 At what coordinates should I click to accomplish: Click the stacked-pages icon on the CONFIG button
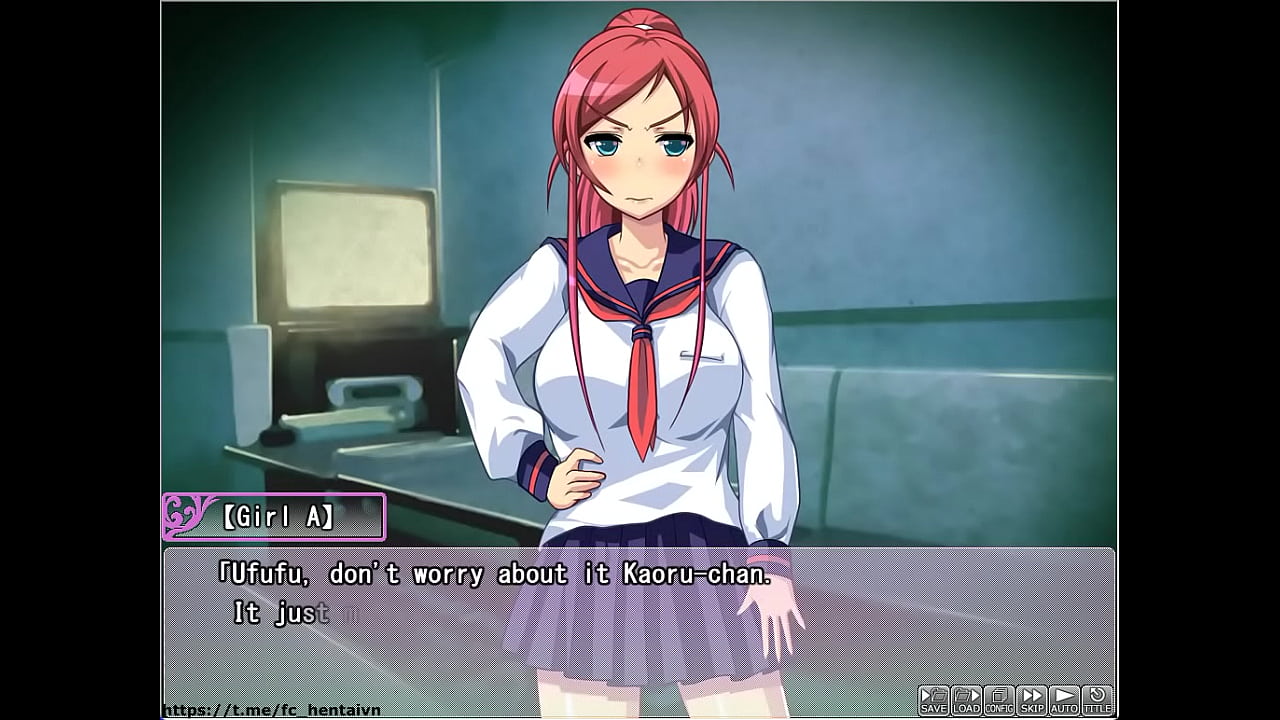click(999, 692)
